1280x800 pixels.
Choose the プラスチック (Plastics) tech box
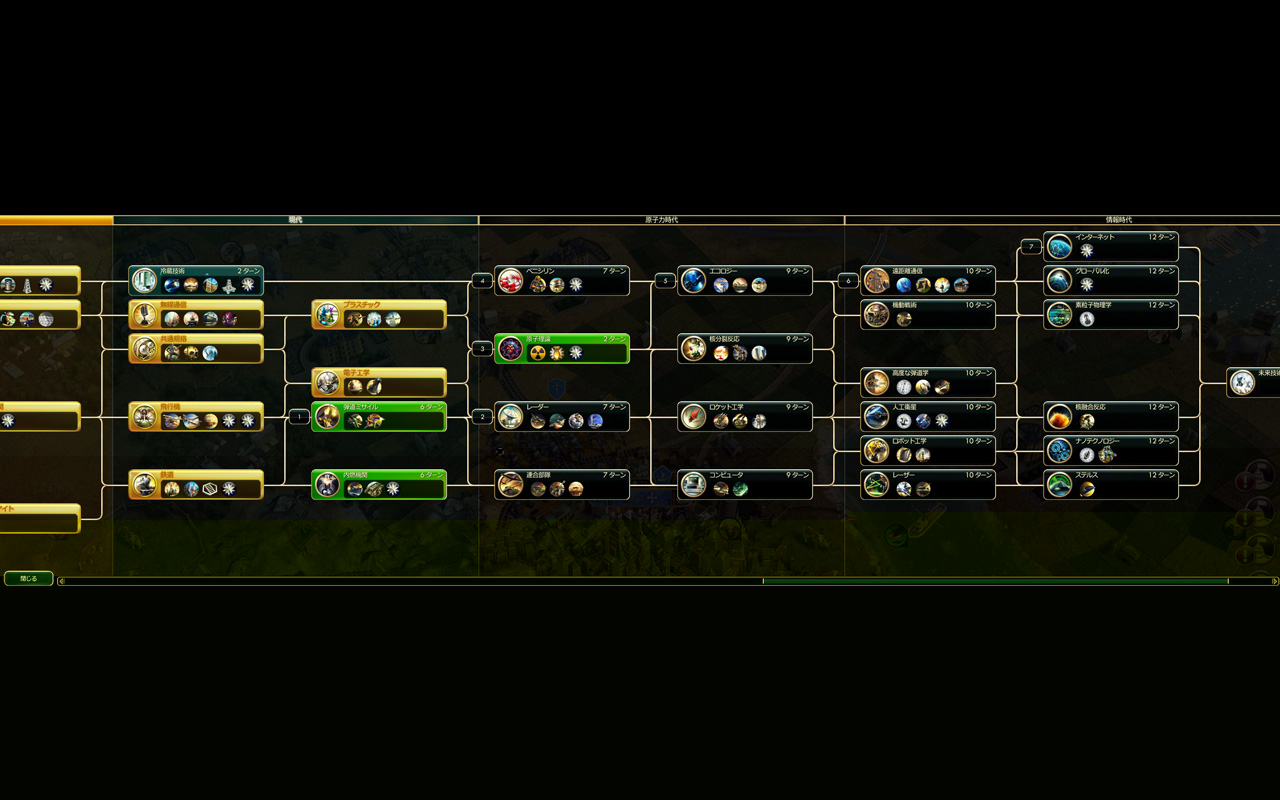pos(379,314)
